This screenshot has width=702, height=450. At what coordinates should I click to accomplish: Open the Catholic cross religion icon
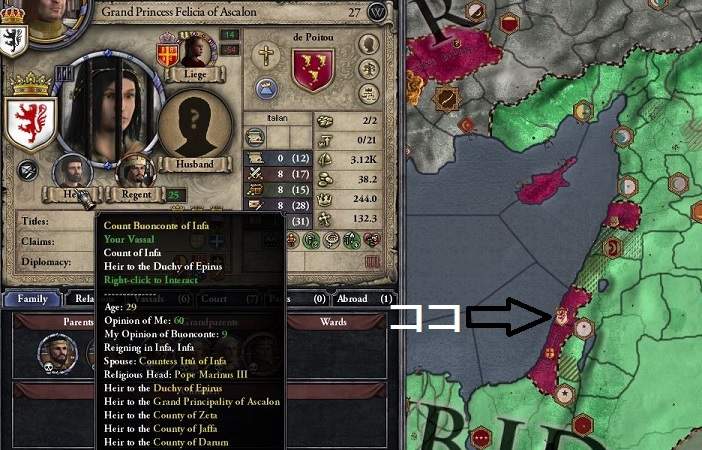pyautogui.click(x=267, y=55)
